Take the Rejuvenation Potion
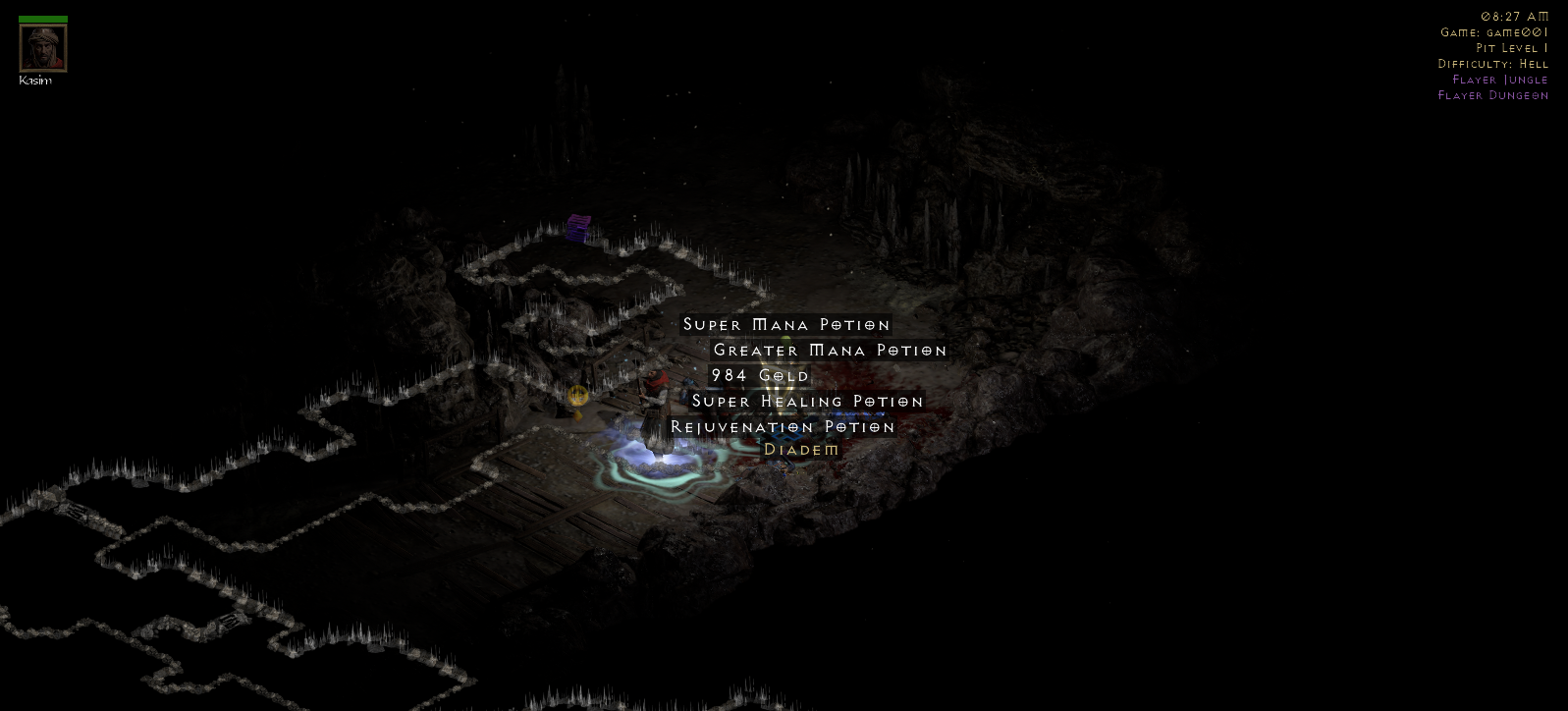 pyautogui.click(x=783, y=427)
